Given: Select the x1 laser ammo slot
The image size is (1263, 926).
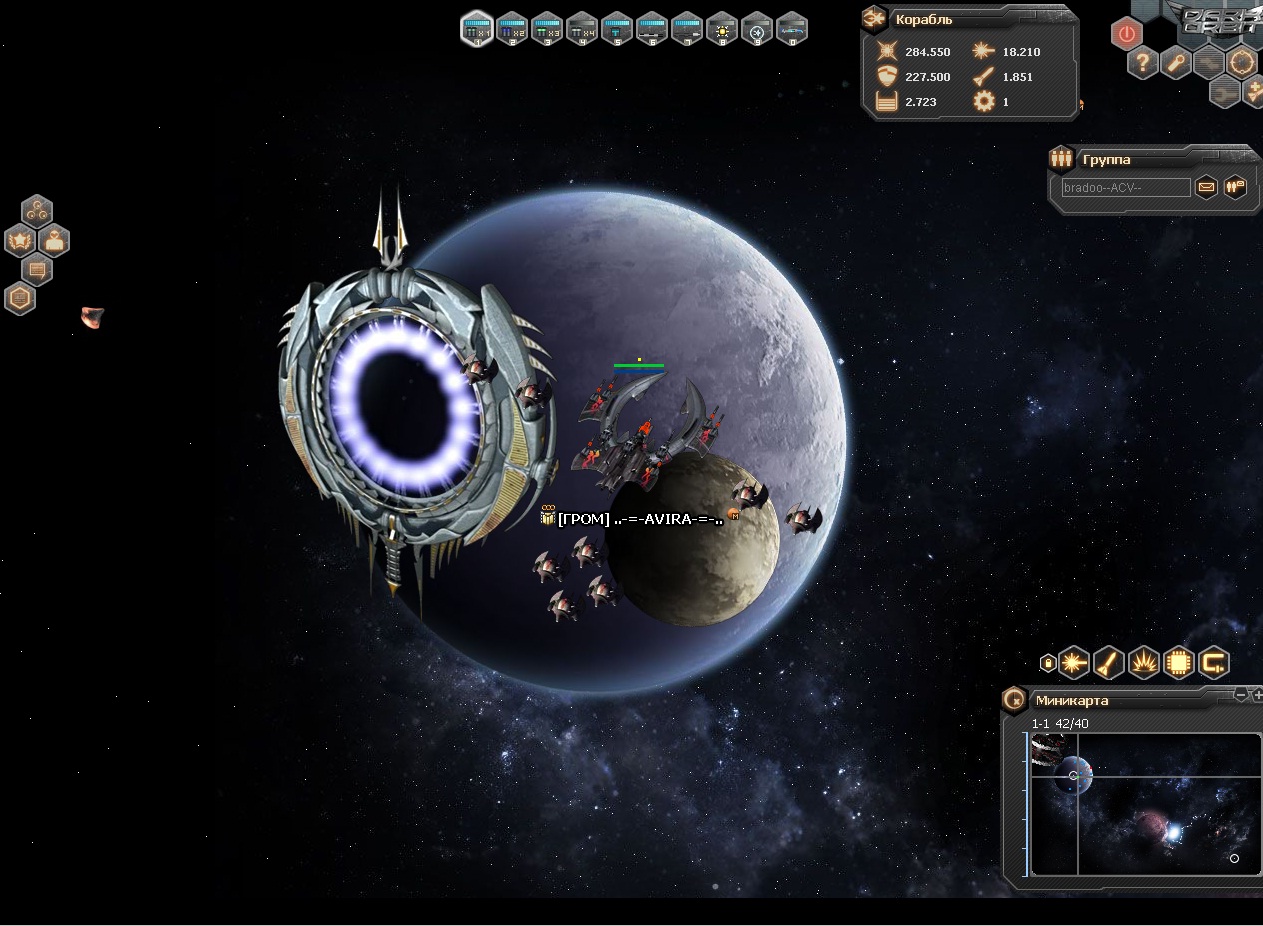Looking at the screenshot, I should tap(477, 29).
